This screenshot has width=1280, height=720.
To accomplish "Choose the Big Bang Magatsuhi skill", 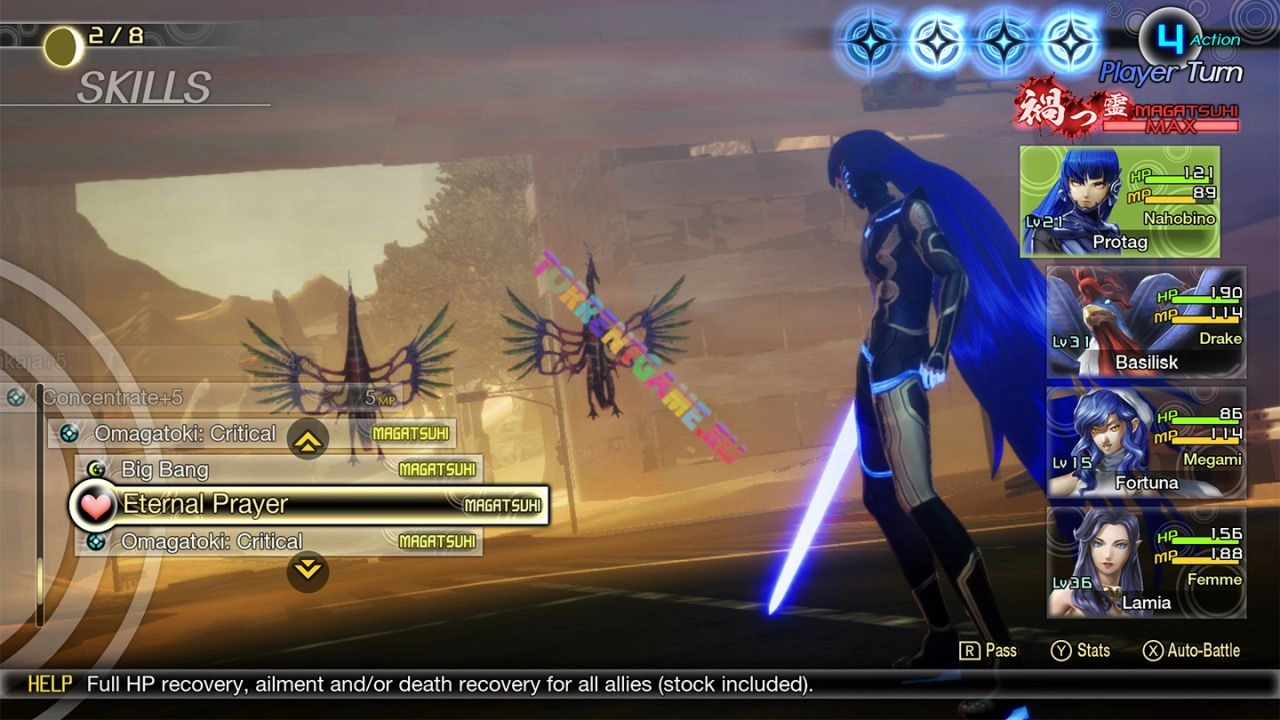I will tap(278, 469).
